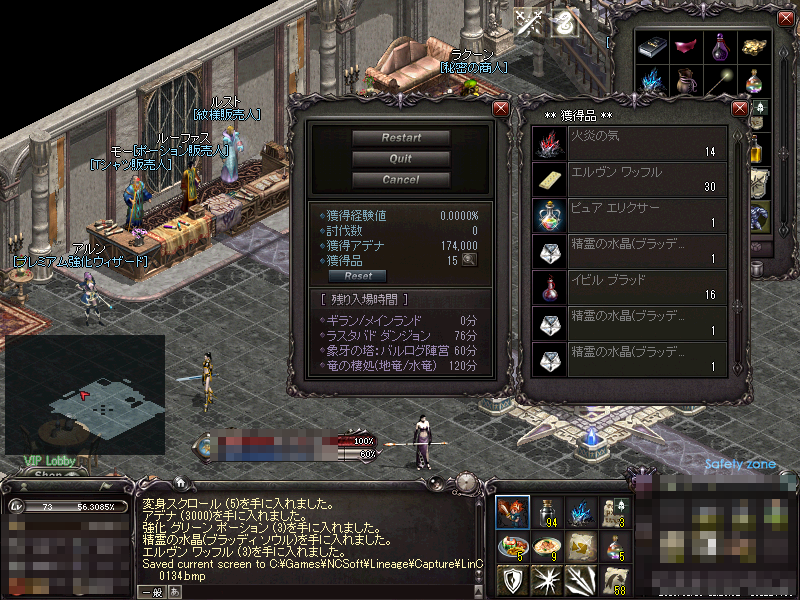
Task: Pick the spellbook in the inventory
Action: (653, 48)
